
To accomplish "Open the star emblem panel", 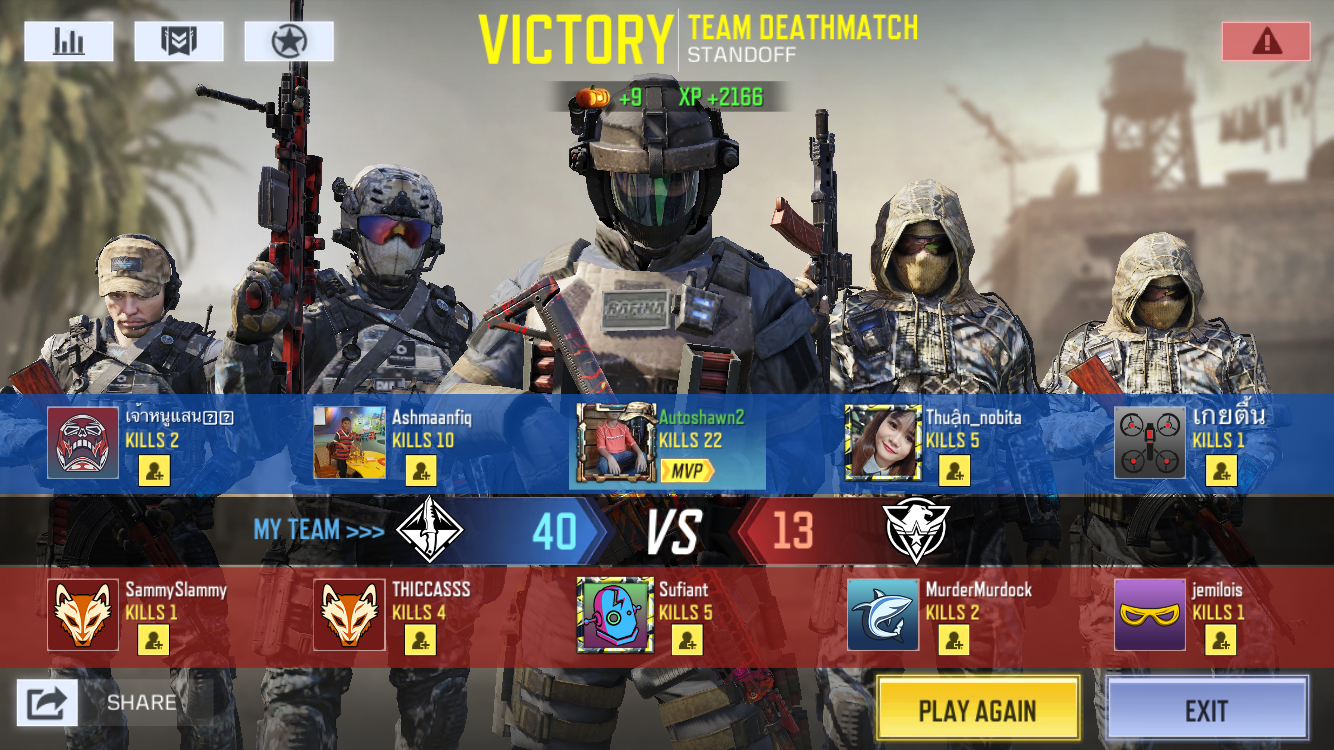I will point(289,41).
